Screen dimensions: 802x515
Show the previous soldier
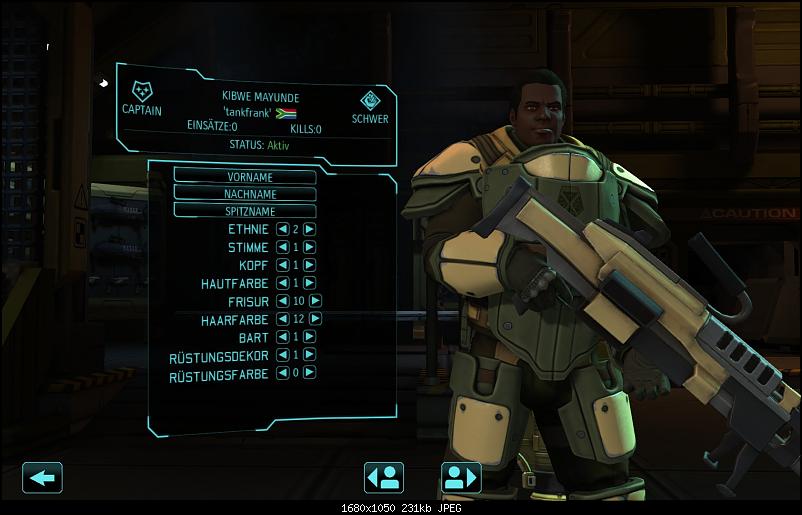(x=384, y=477)
